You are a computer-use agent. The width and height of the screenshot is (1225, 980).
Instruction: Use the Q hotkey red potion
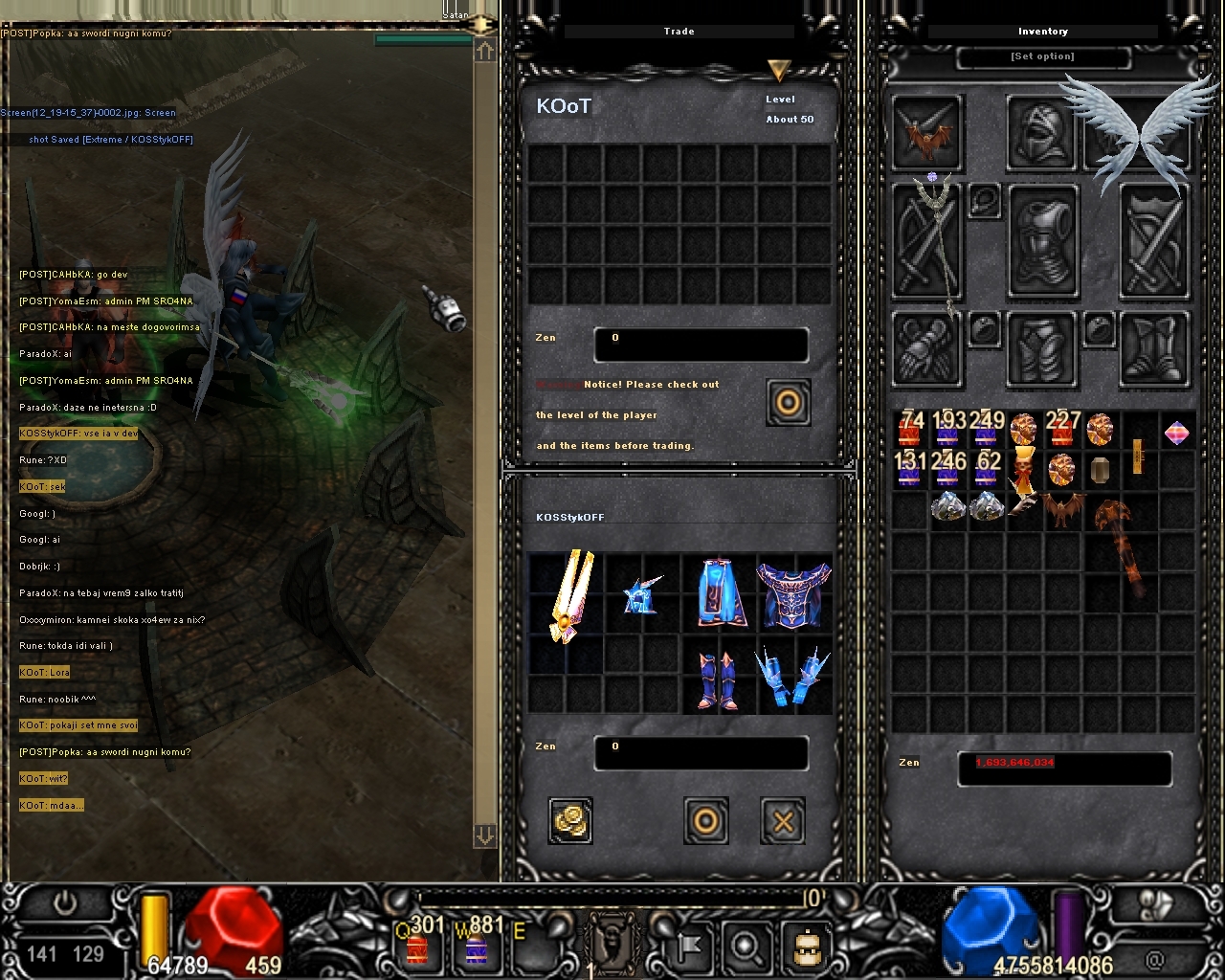pos(417,947)
